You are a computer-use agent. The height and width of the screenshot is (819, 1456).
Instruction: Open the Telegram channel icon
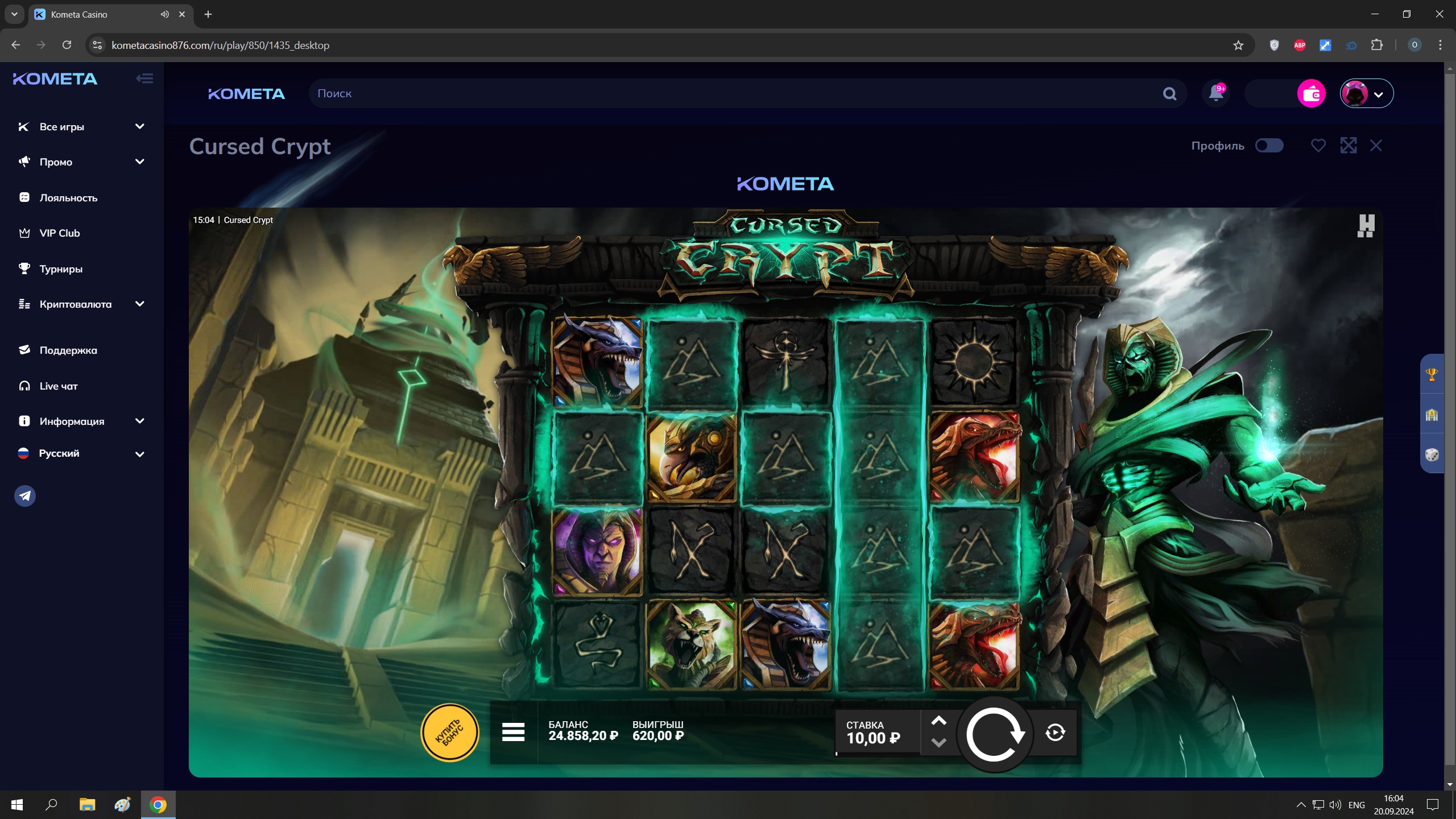click(x=25, y=496)
